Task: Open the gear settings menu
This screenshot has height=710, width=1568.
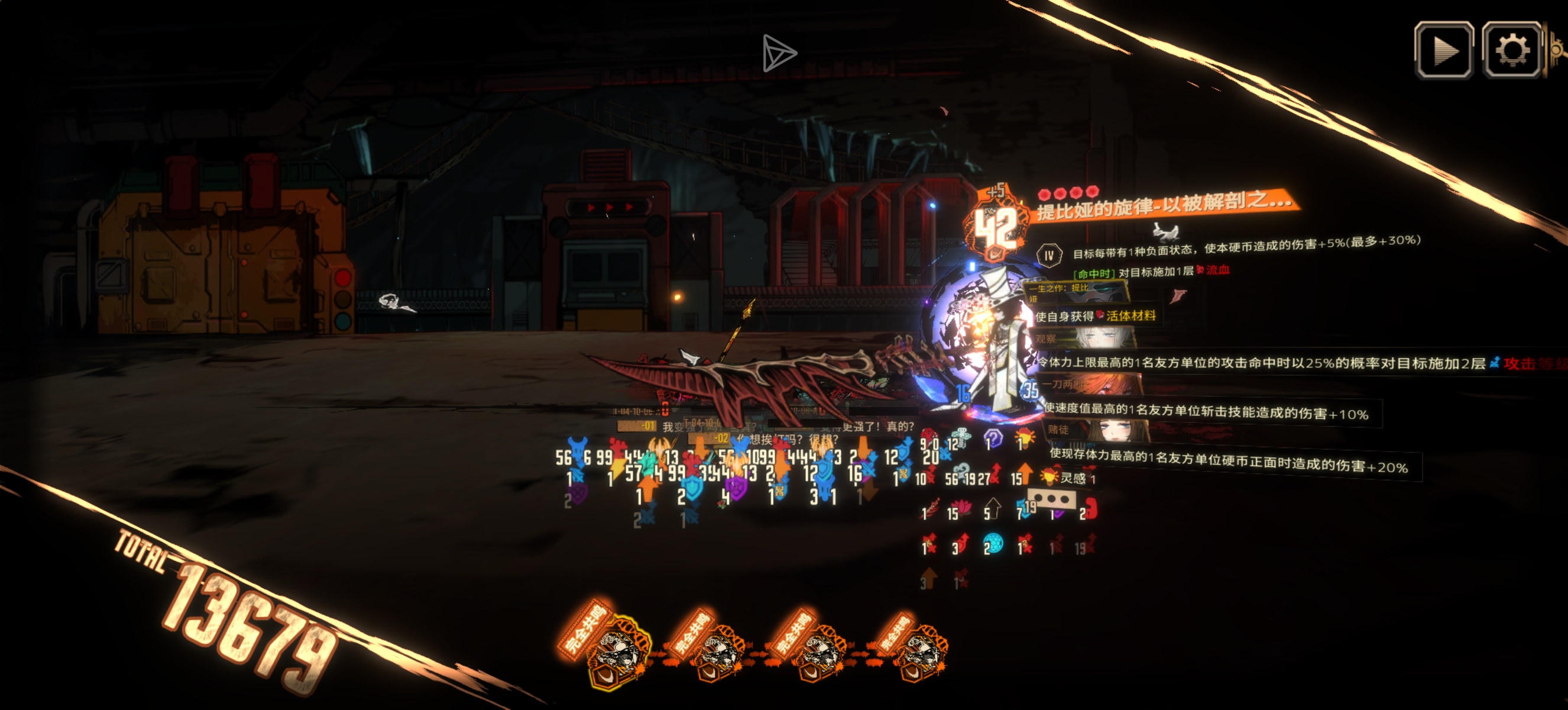Action: (x=1511, y=50)
